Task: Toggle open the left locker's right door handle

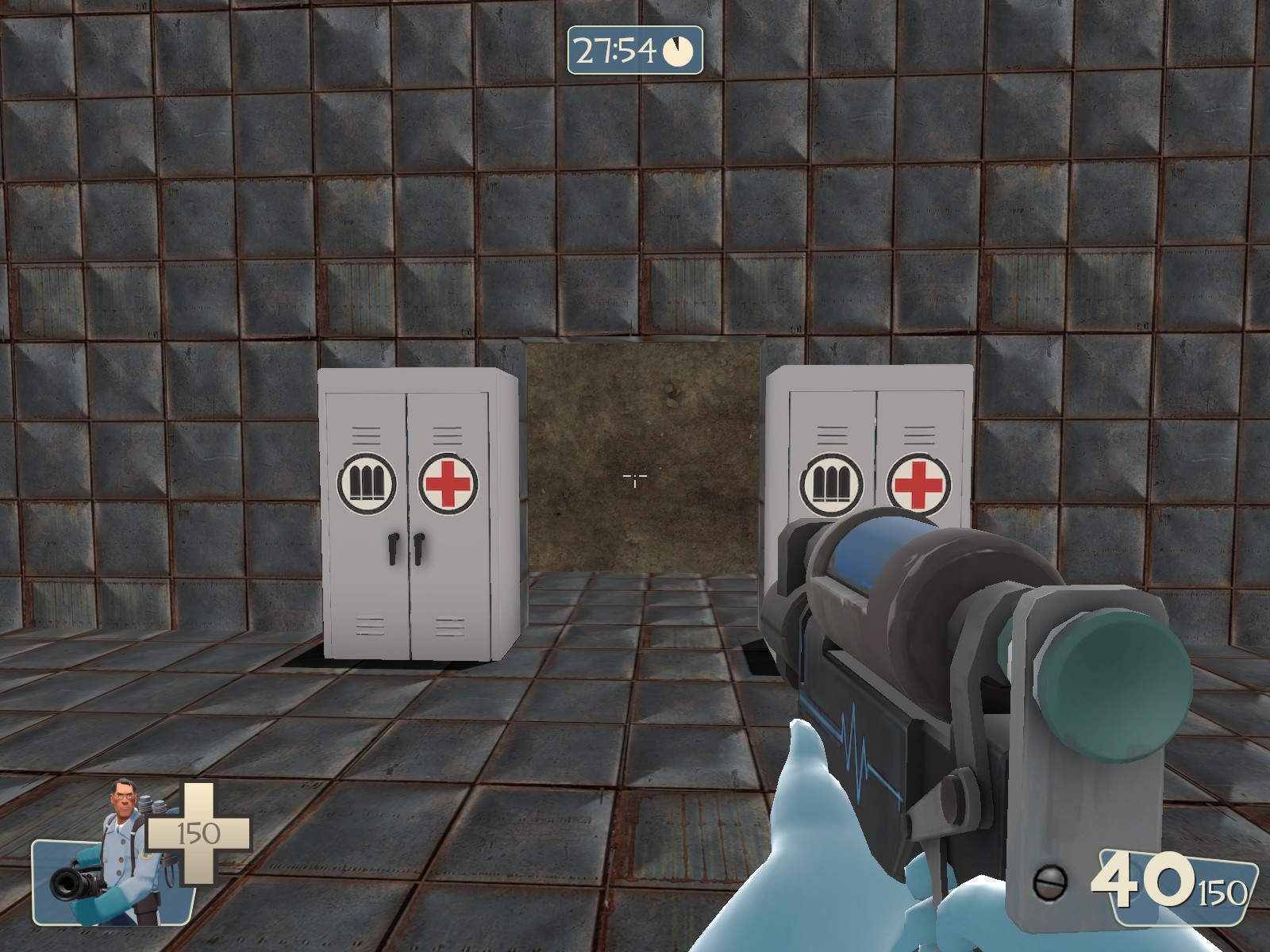Action: point(418,549)
